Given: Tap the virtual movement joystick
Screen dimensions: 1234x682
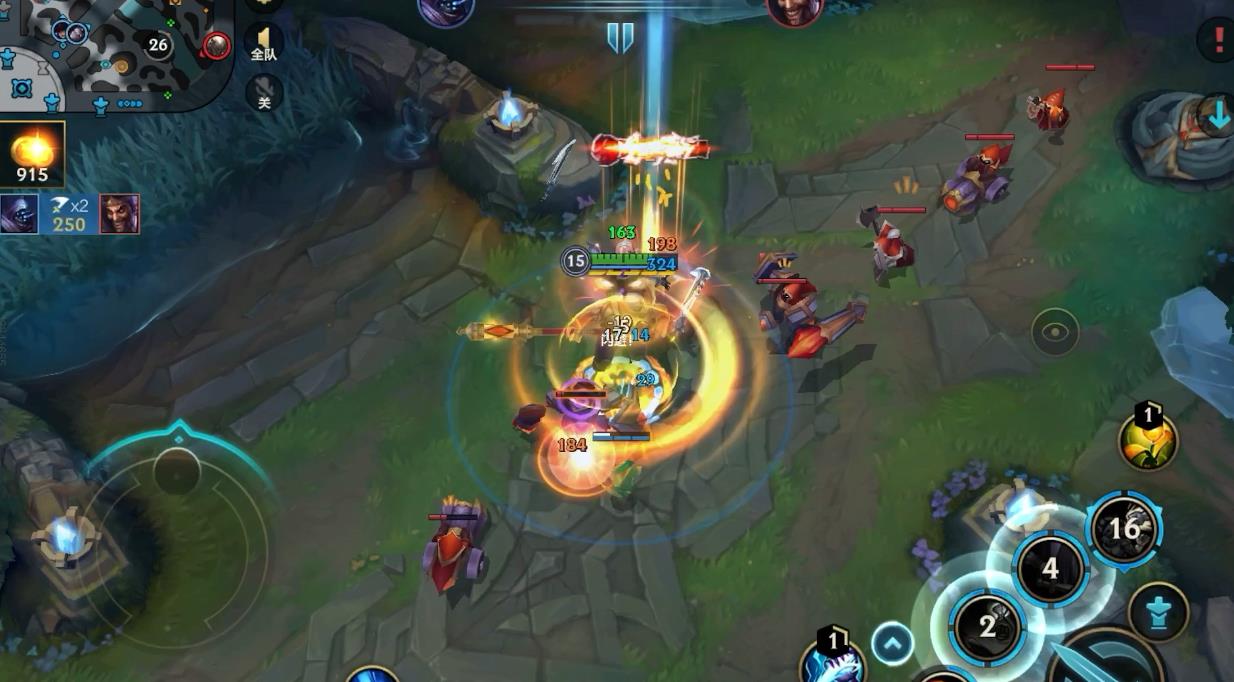Looking at the screenshot, I should point(177,470).
